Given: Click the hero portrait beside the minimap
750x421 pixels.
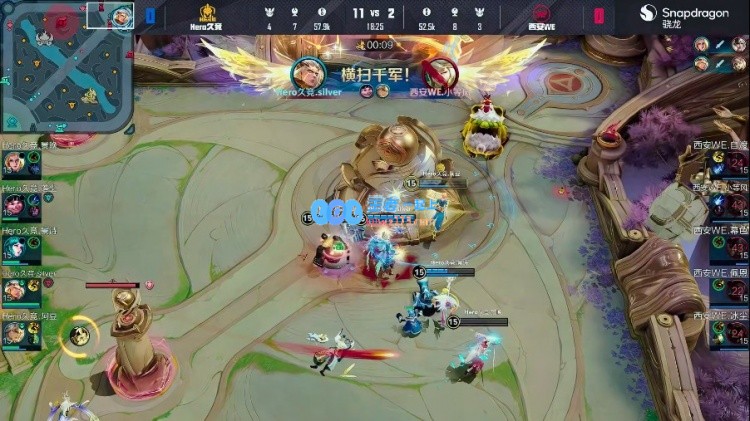Looking at the screenshot, I should tap(121, 15).
